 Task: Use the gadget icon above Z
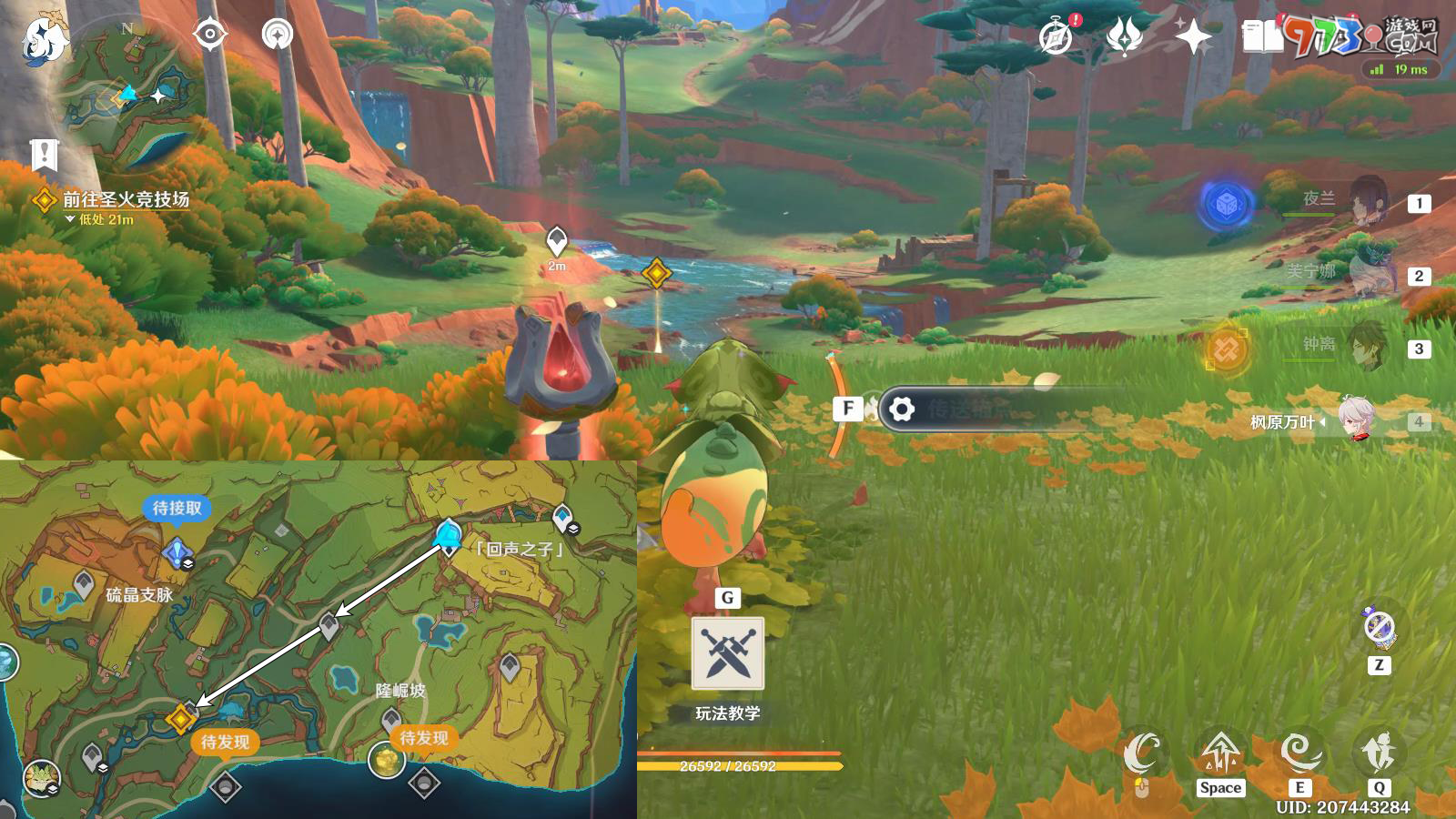click(1379, 626)
